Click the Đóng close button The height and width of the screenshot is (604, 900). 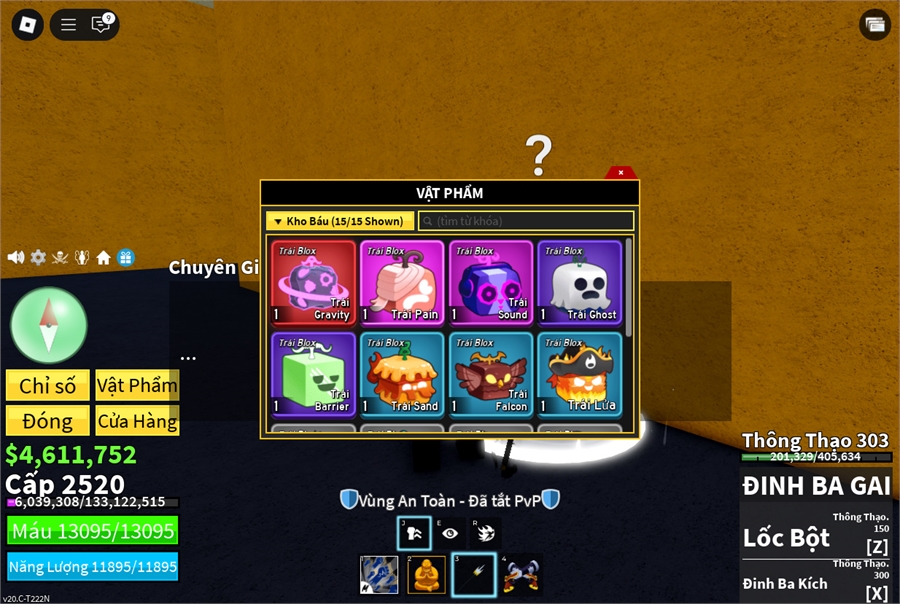pyautogui.click(x=47, y=421)
